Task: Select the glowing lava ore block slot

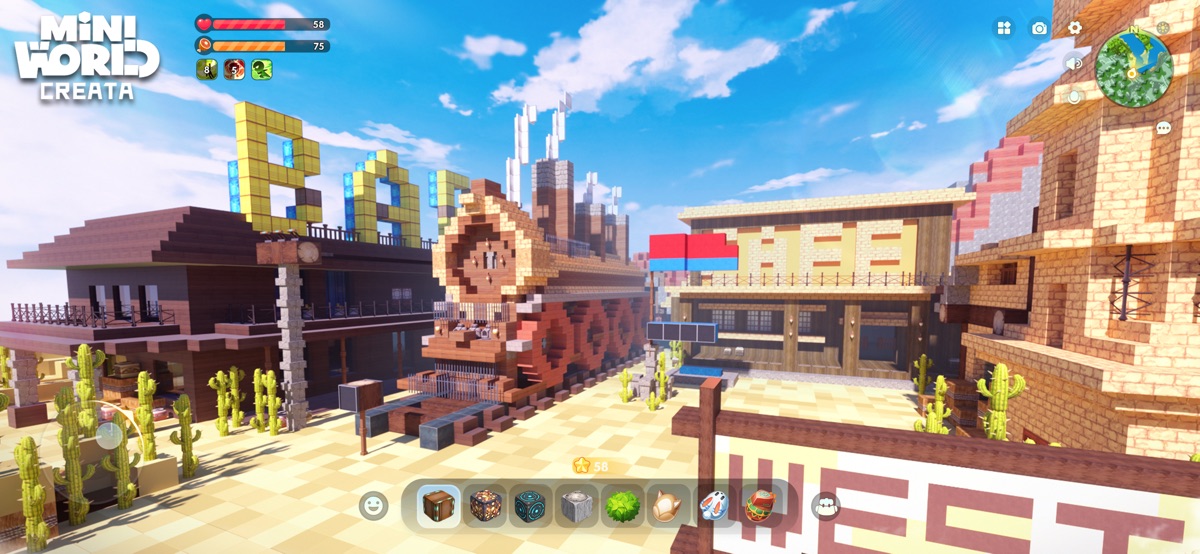Action: click(485, 506)
